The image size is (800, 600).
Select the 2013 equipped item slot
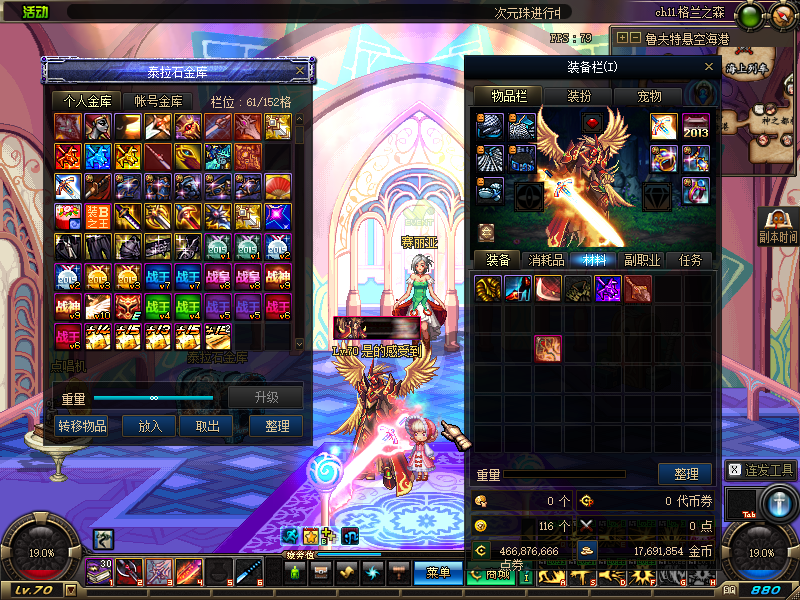click(696, 127)
